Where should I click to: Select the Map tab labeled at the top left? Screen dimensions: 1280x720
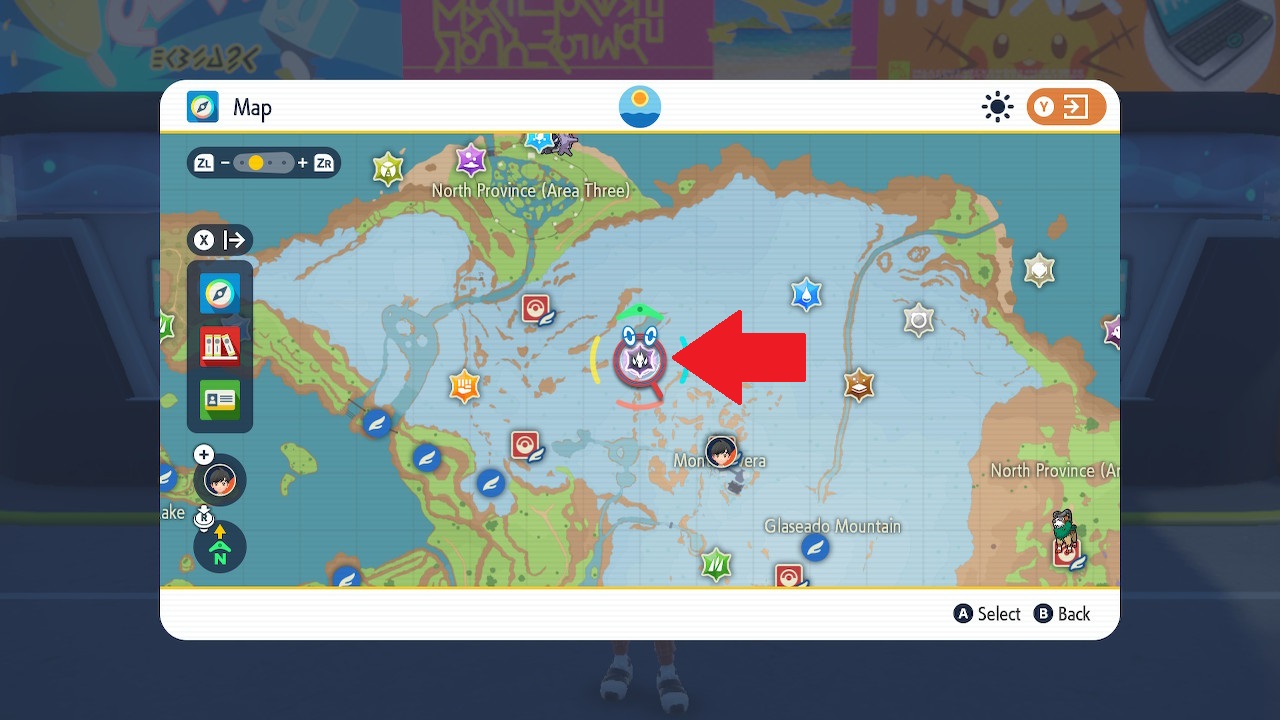(228, 107)
